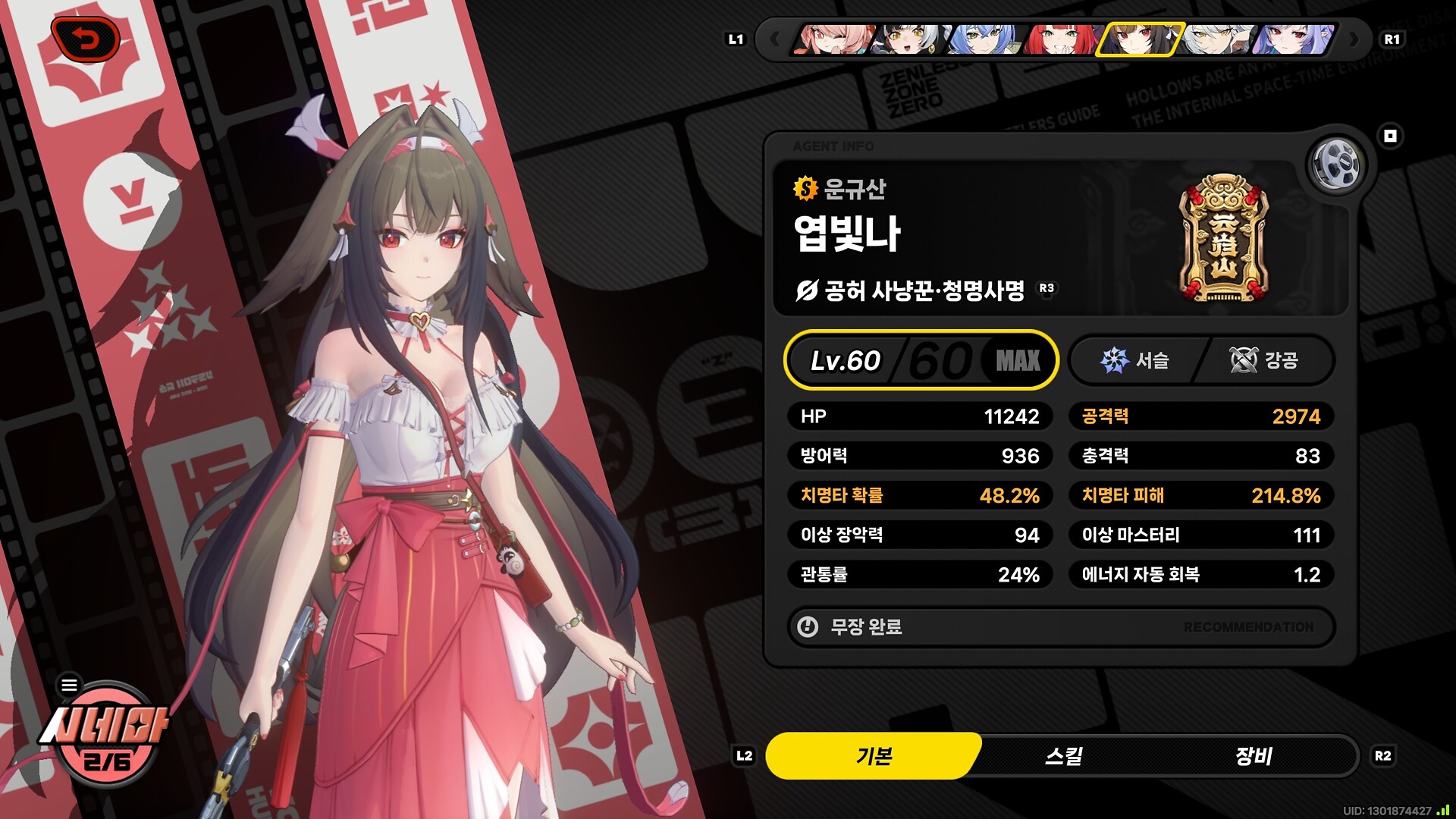
Task: Switch to the 스킬 tab
Action: pos(1063,756)
